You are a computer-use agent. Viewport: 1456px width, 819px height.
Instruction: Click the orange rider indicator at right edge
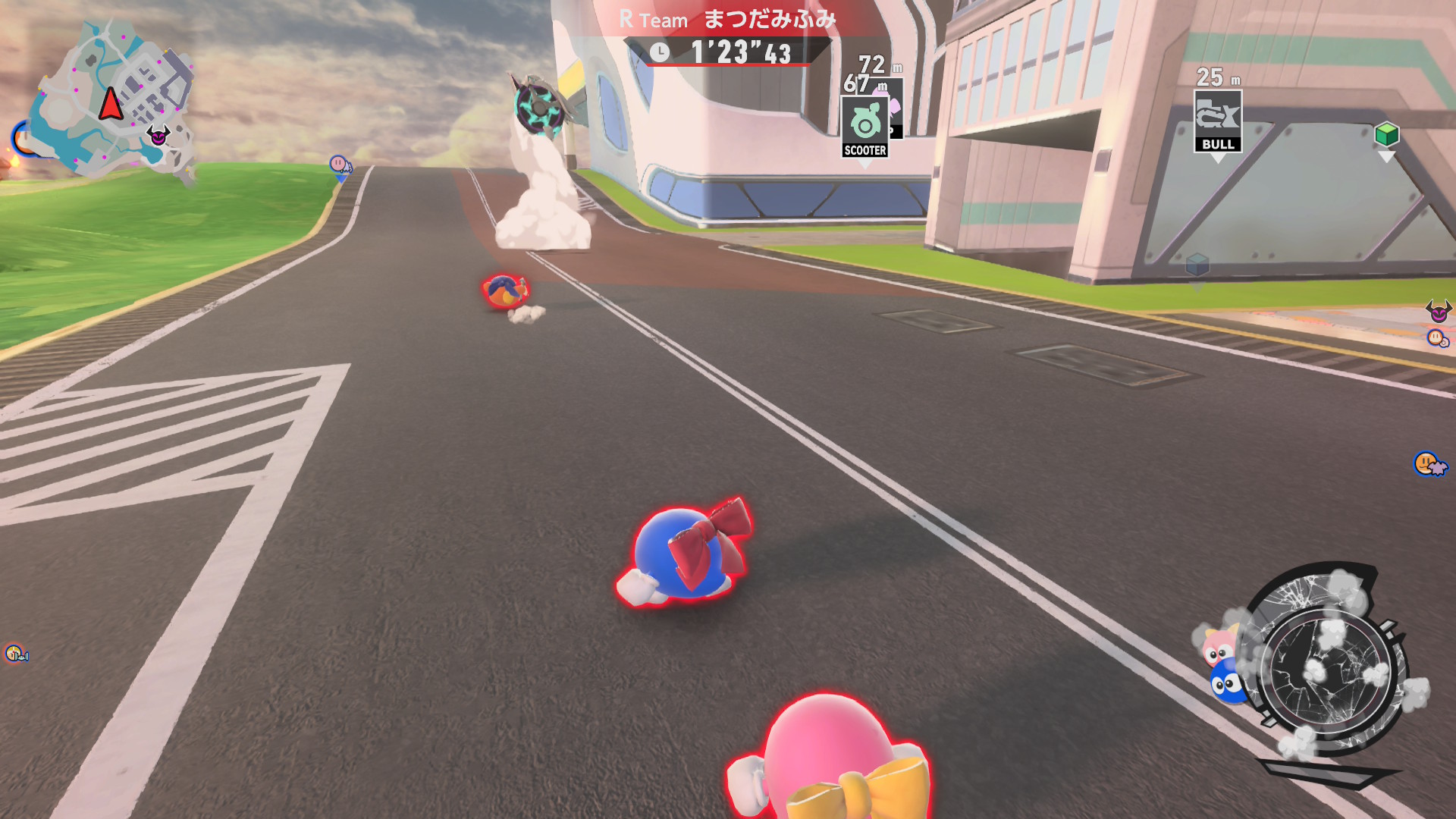pyautogui.click(x=1429, y=463)
